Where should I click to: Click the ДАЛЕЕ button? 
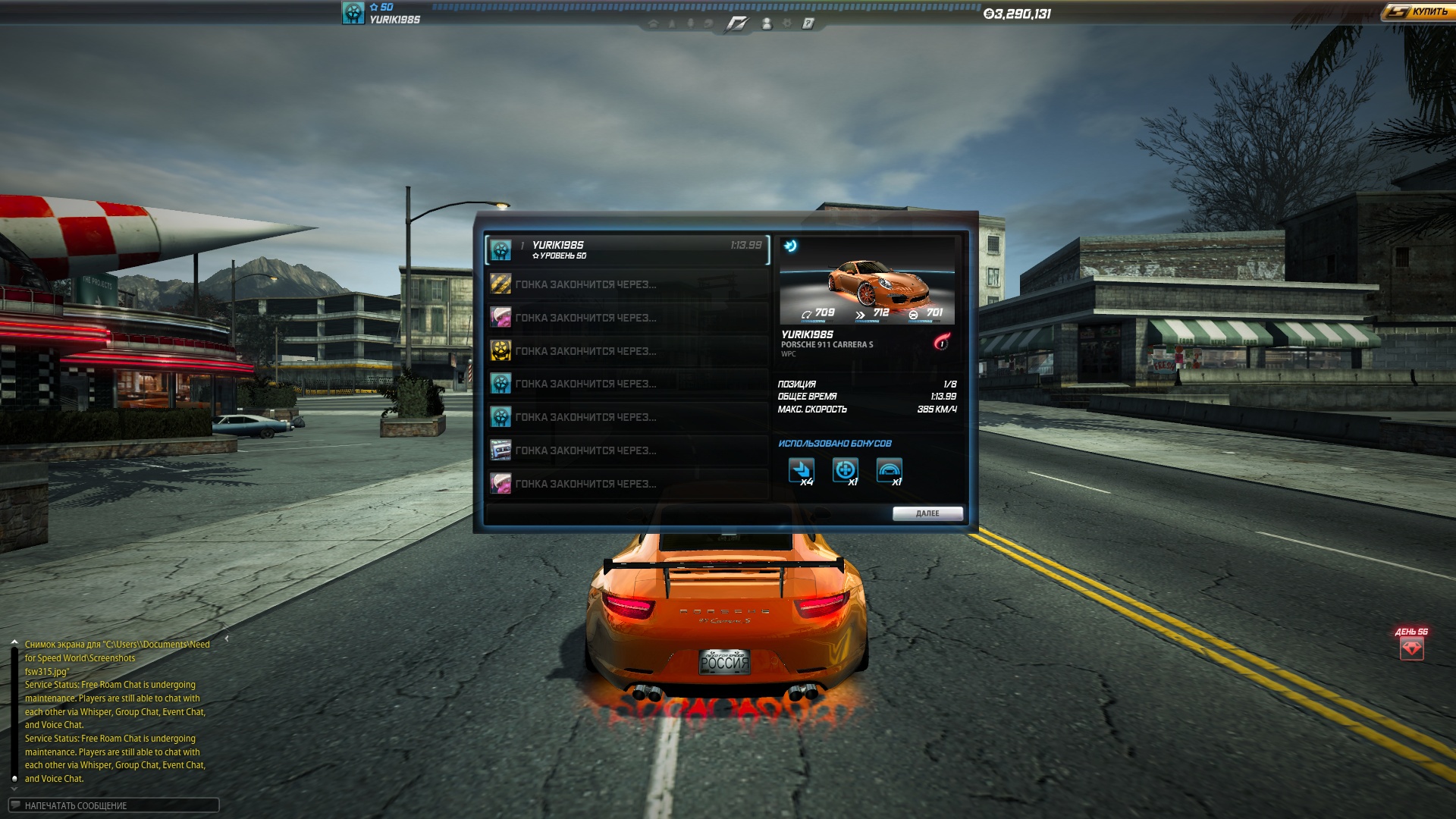click(x=927, y=513)
